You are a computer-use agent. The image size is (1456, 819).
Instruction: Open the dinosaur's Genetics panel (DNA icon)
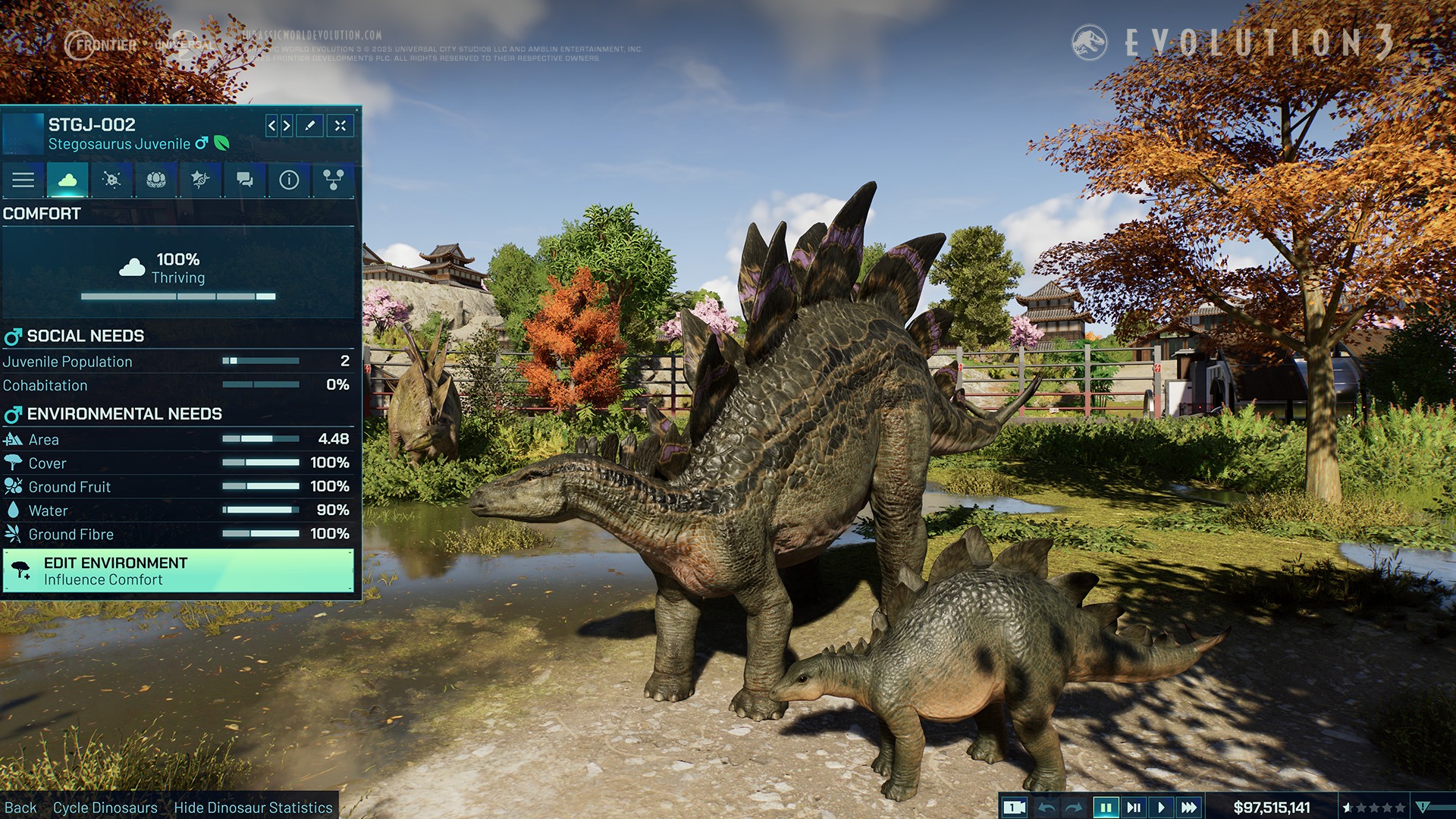(199, 180)
